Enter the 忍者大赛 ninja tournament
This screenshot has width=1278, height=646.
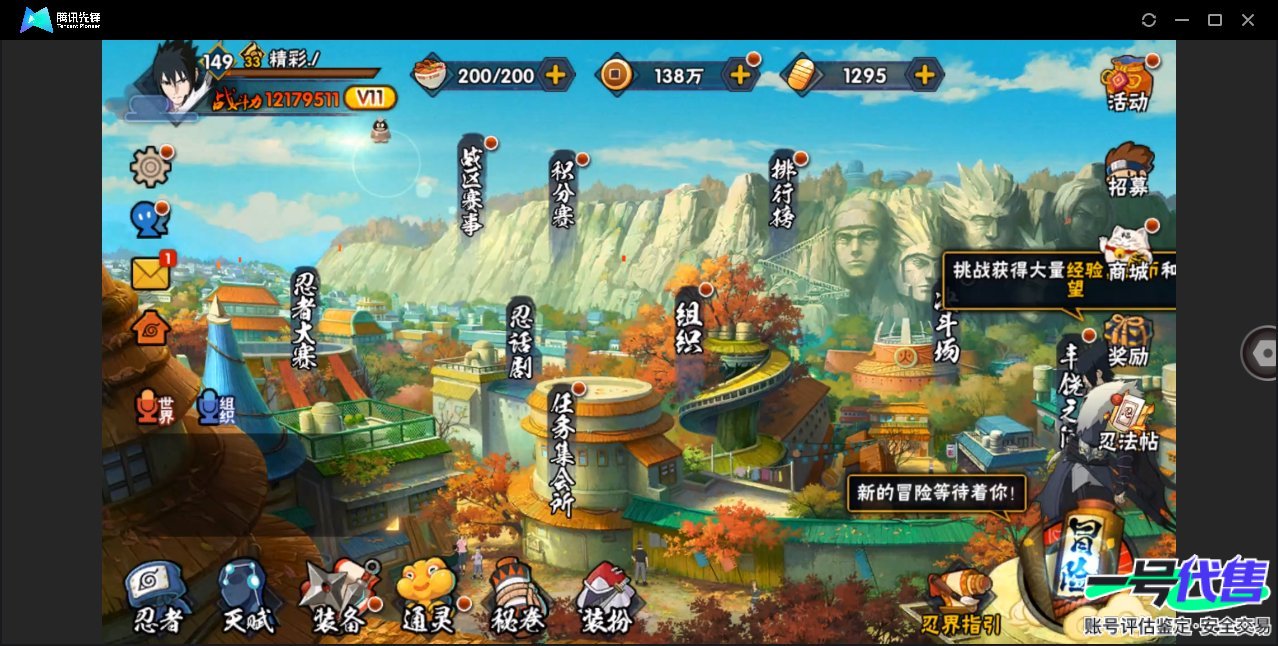coord(305,319)
